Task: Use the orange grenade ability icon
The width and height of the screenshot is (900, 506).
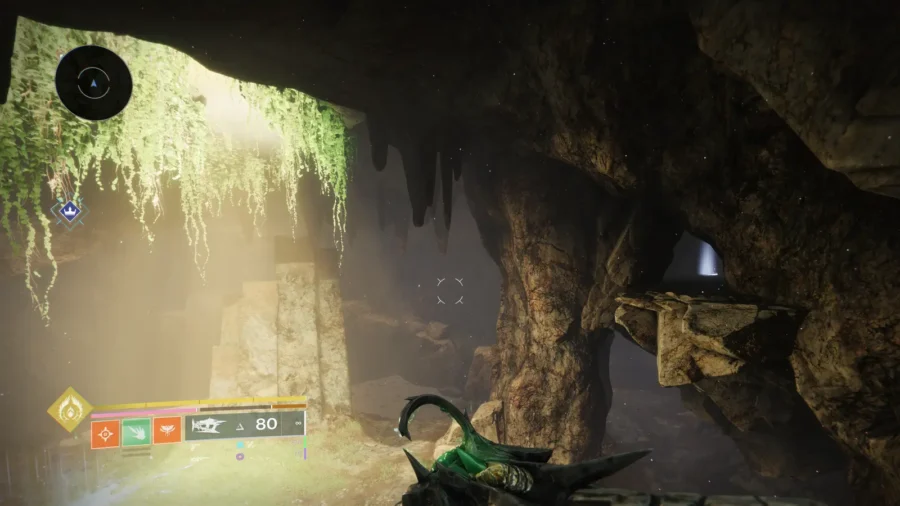Action: click(x=105, y=432)
